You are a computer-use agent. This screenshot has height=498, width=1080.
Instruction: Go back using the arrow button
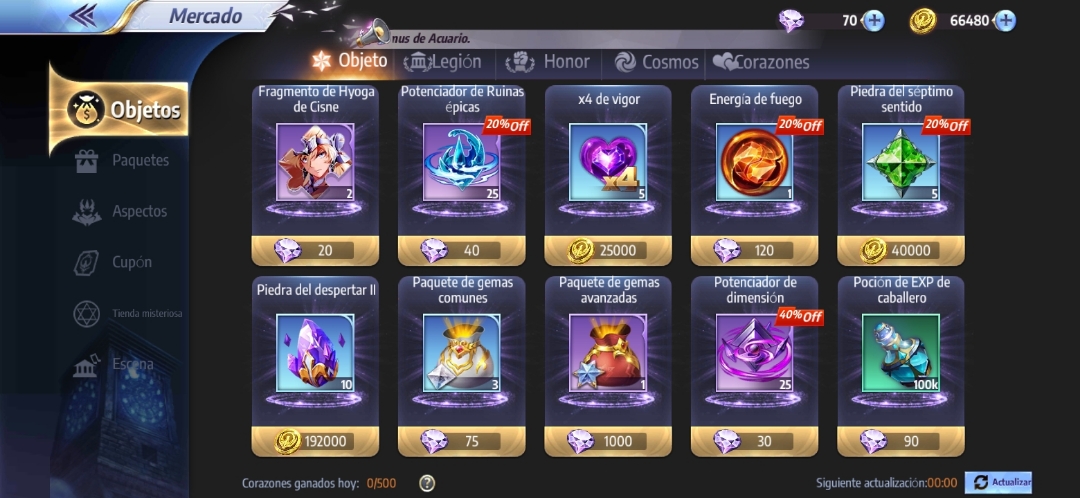point(84,15)
